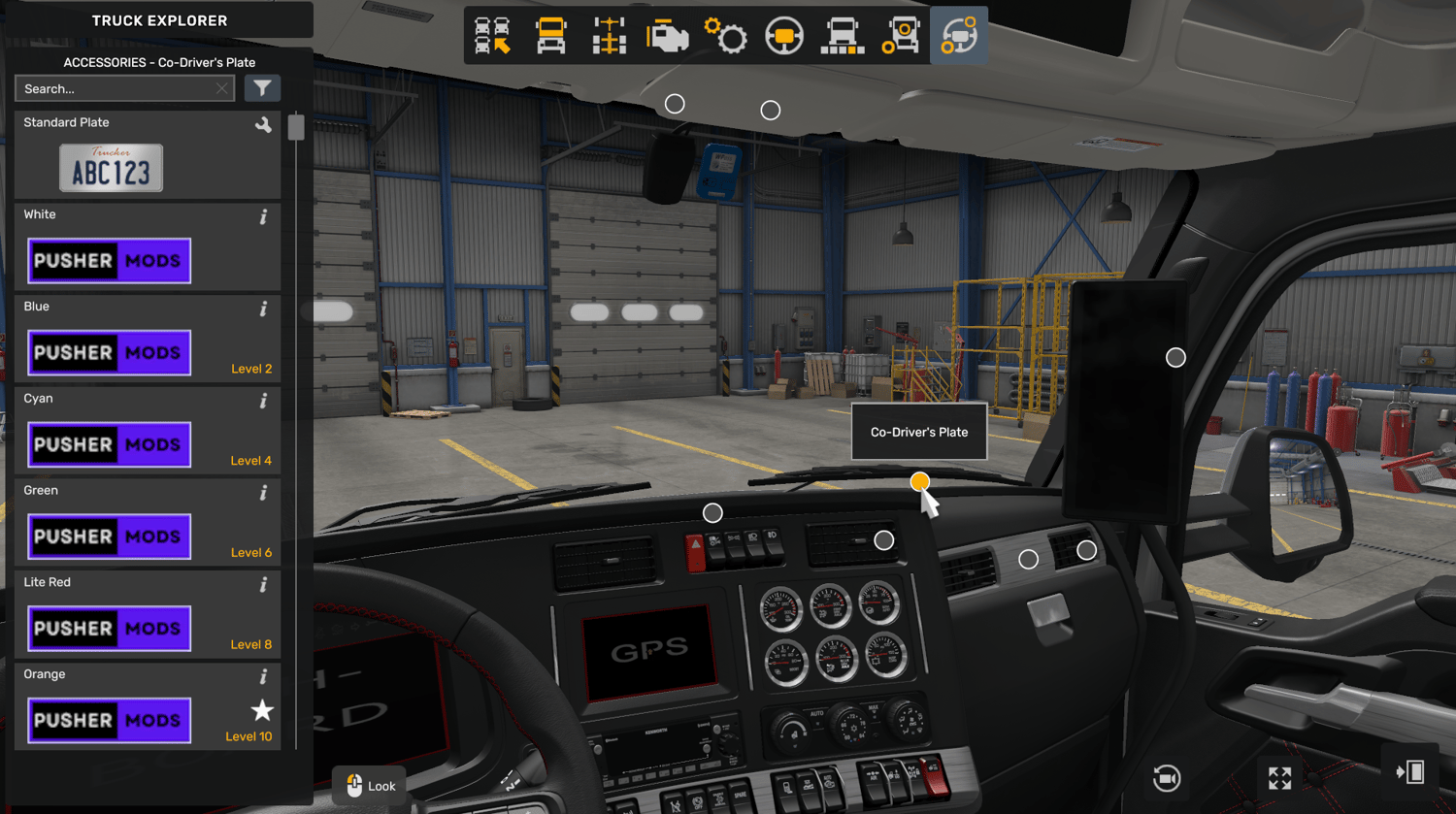This screenshot has height=814, width=1456.
Task: Open the transmission gears category
Action: tap(726, 36)
